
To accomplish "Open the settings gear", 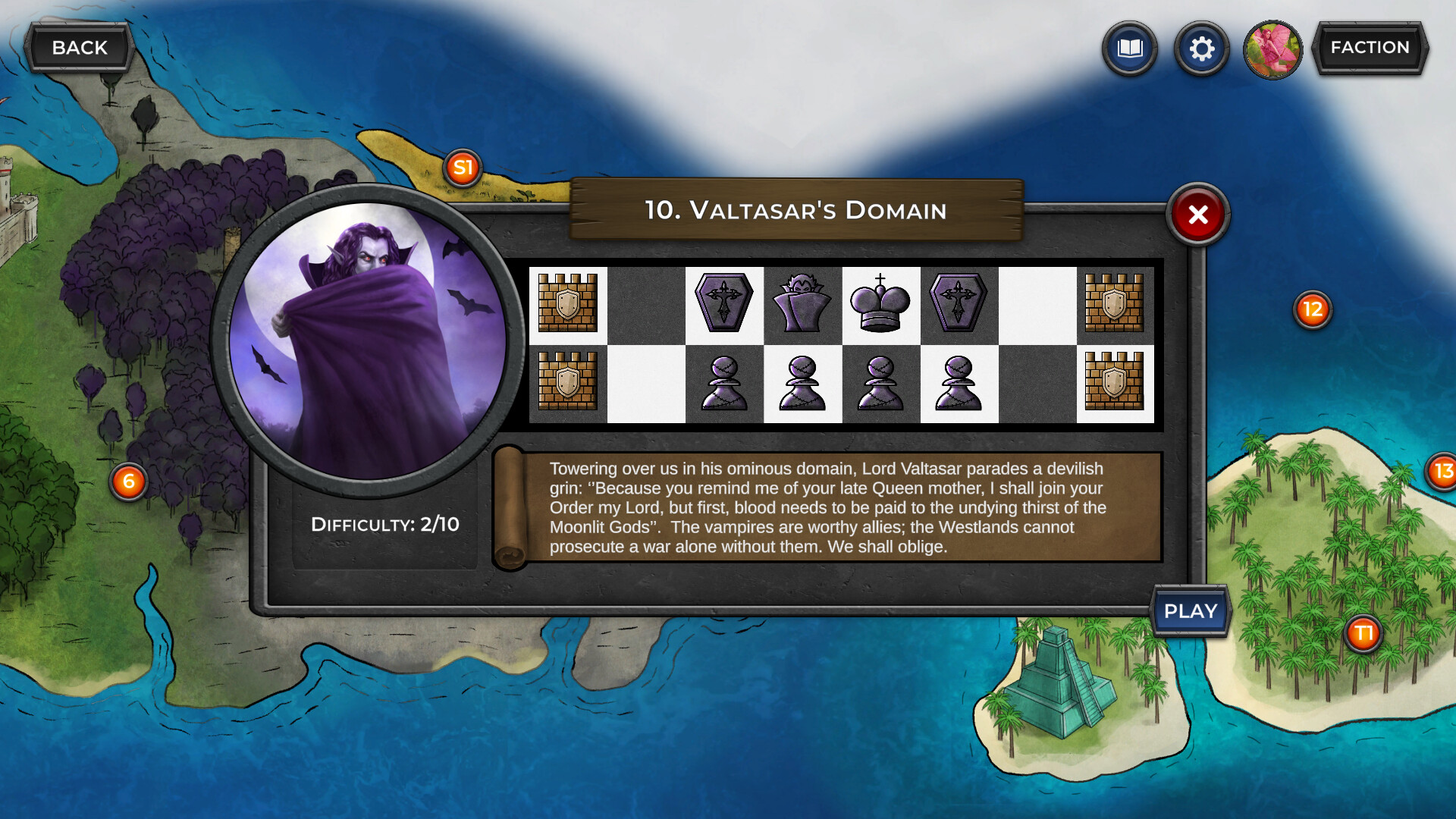I will pyautogui.click(x=1201, y=49).
